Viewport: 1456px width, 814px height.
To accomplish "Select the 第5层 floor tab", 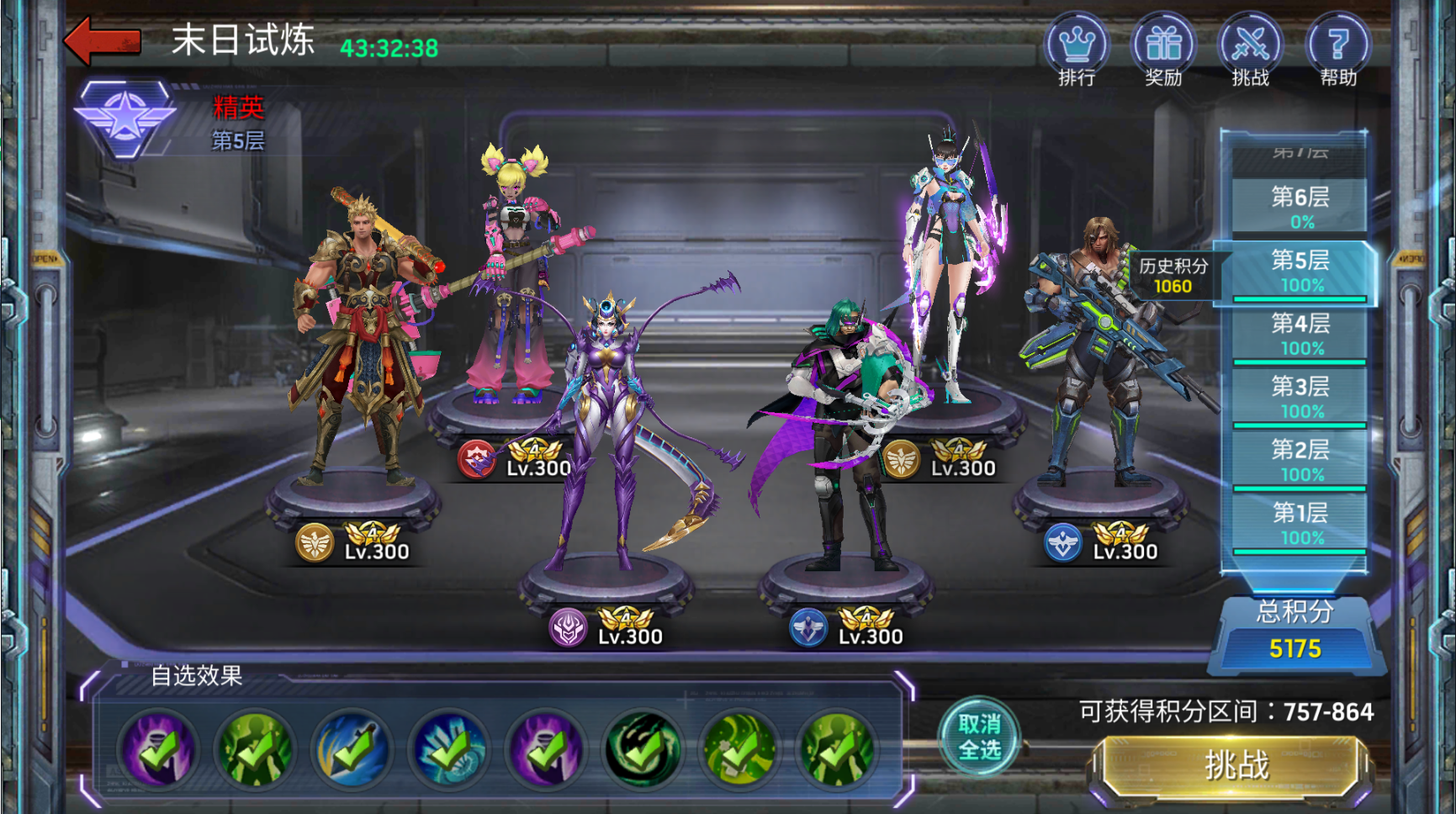I will click(x=1300, y=270).
